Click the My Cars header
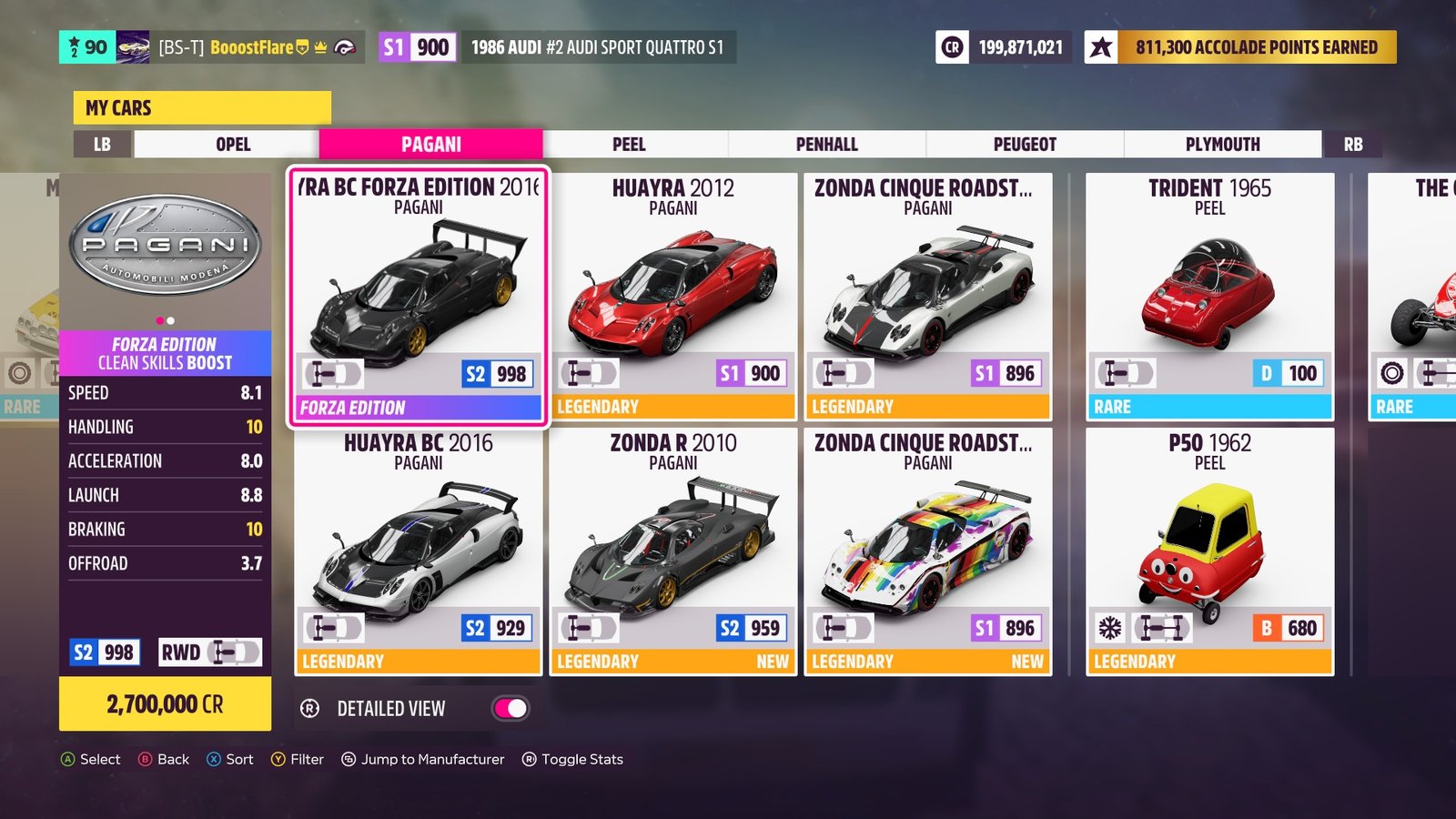The width and height of the screenshot is (1456, 819). coord(202,108)
